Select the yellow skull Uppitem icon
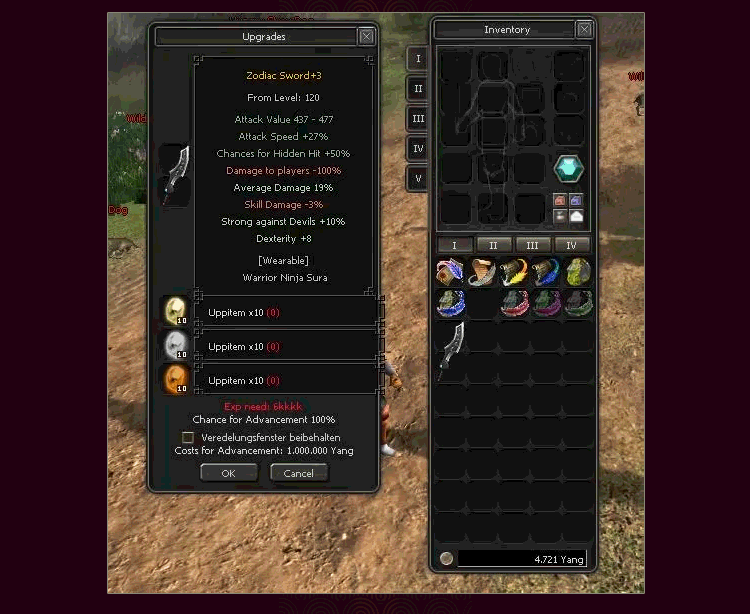Image resolution: width=750 pixels, height=614 pixels. [x=175, y=311]
